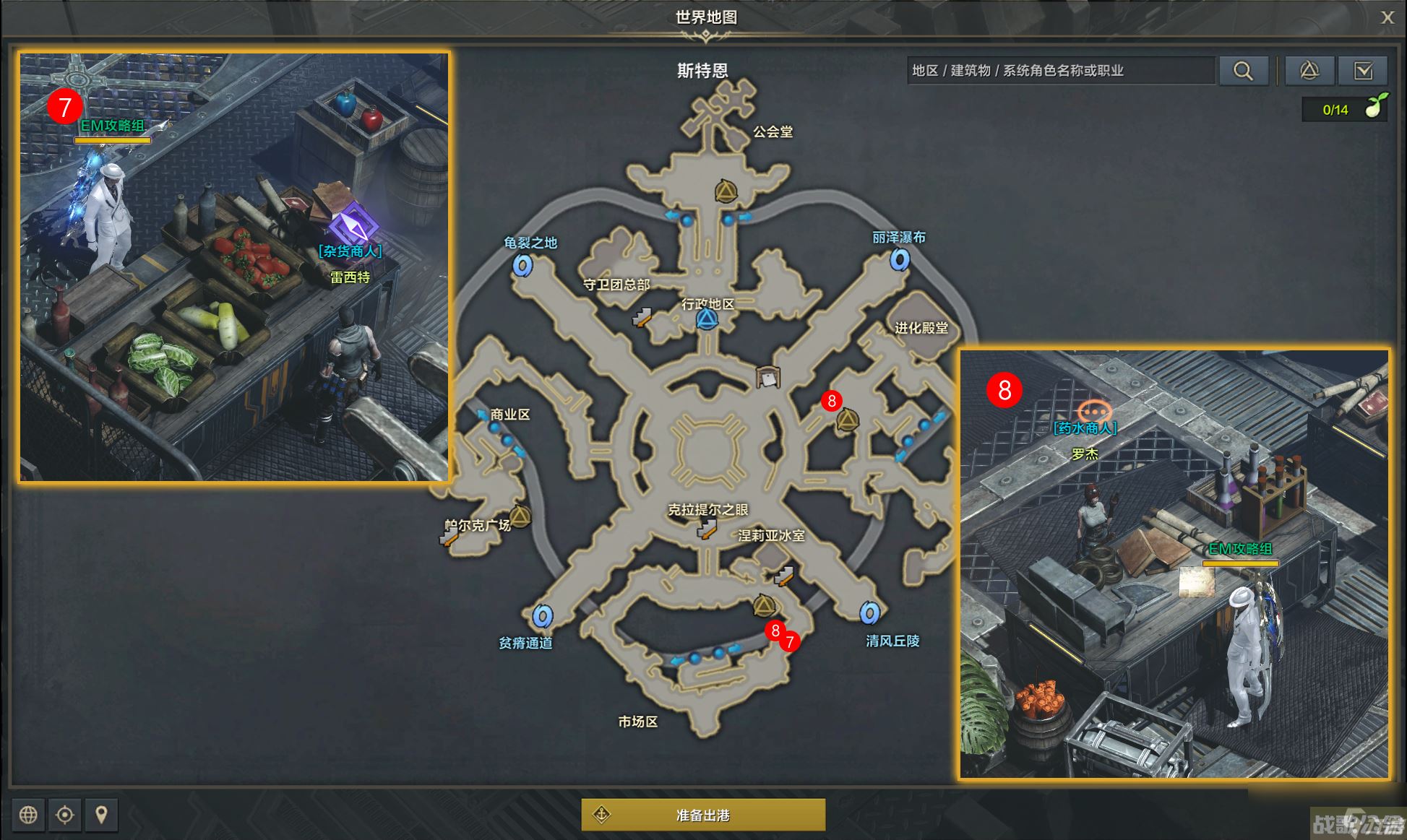Run search with the magnifier button
The height and width of the screenshot is (840, 1407).
point(1243,71)
